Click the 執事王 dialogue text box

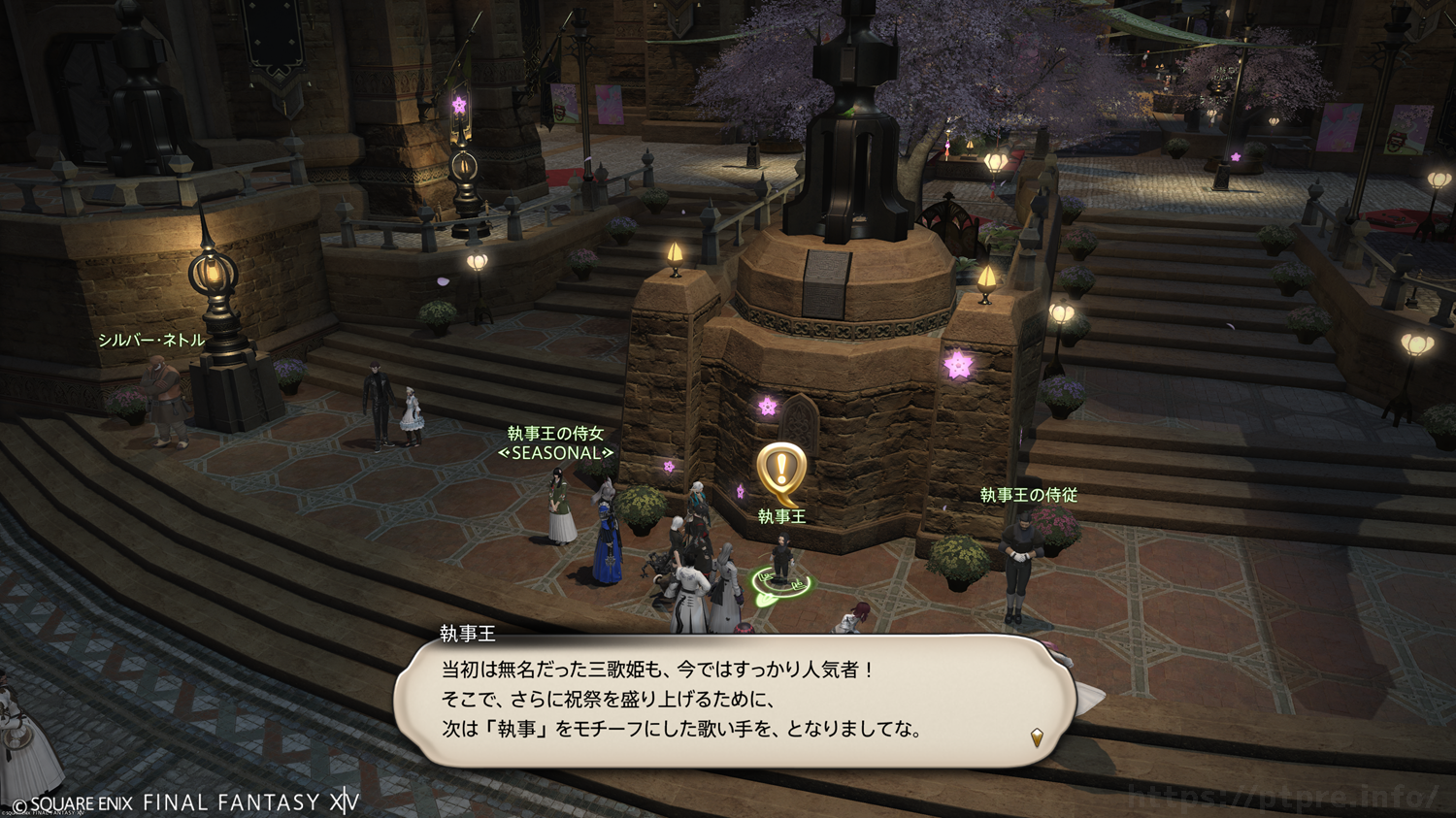[x=734, y=701]
